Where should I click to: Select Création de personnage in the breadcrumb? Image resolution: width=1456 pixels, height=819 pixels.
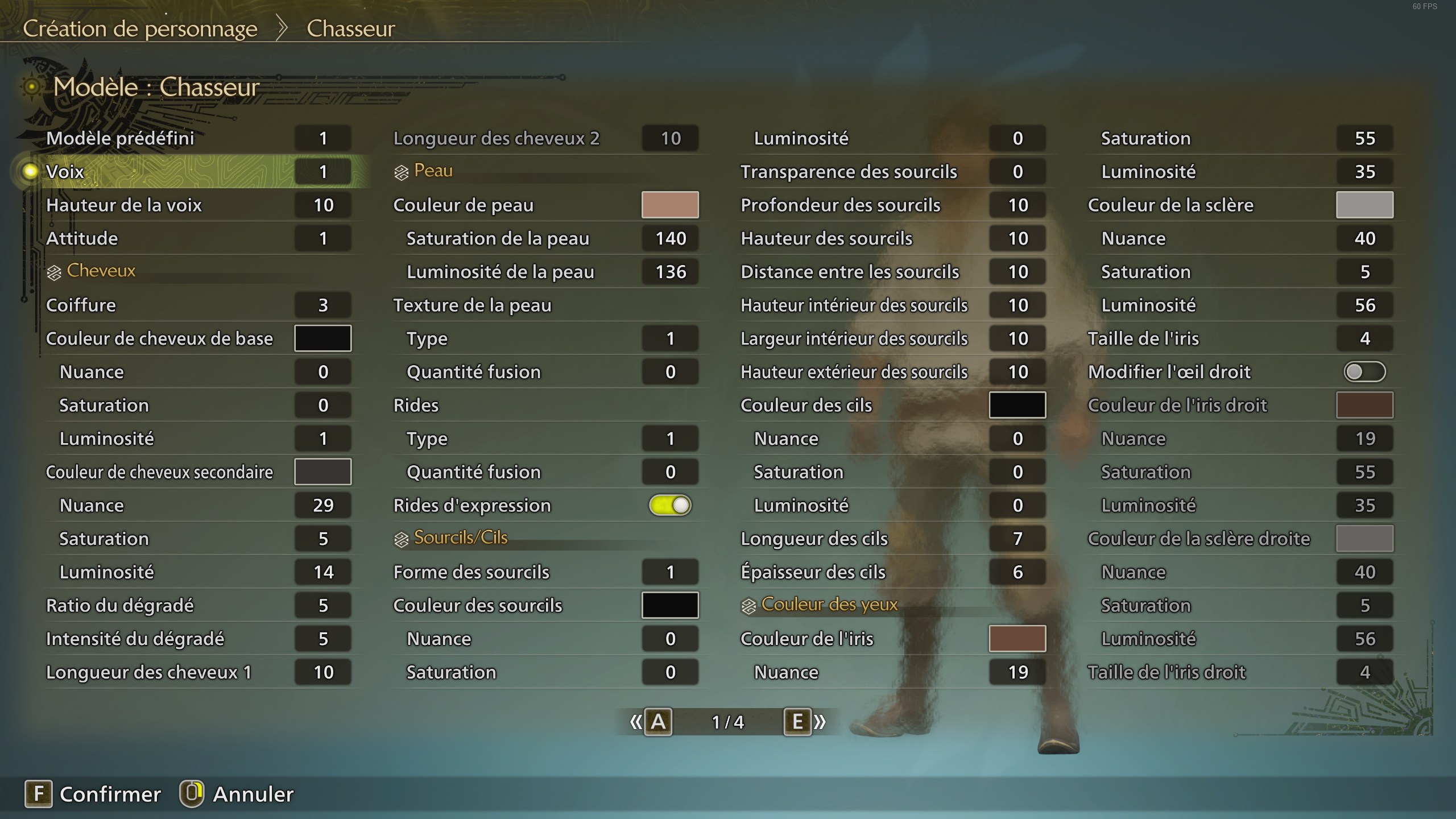pyautogui.click(x=141, y=28)
